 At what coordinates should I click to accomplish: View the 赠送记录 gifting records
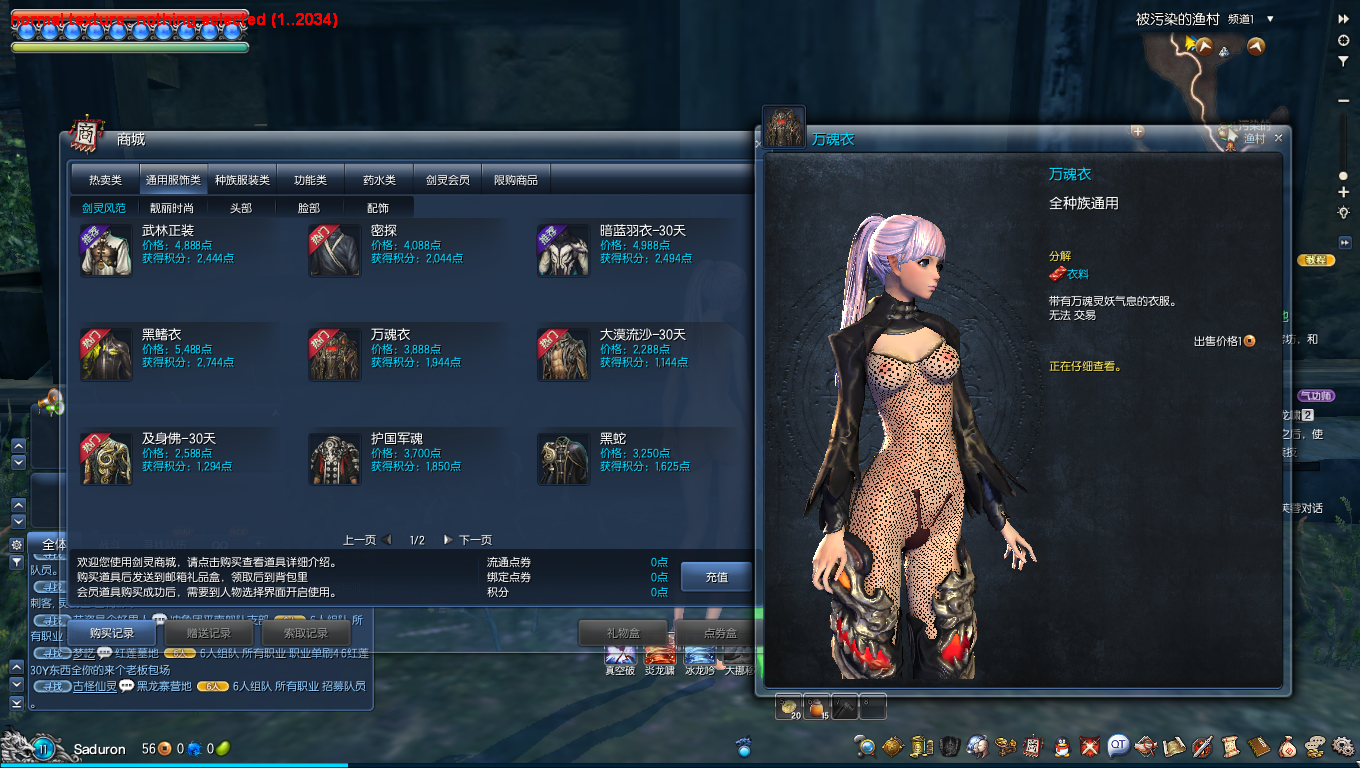pyautogui.click(x=208, y=633)
